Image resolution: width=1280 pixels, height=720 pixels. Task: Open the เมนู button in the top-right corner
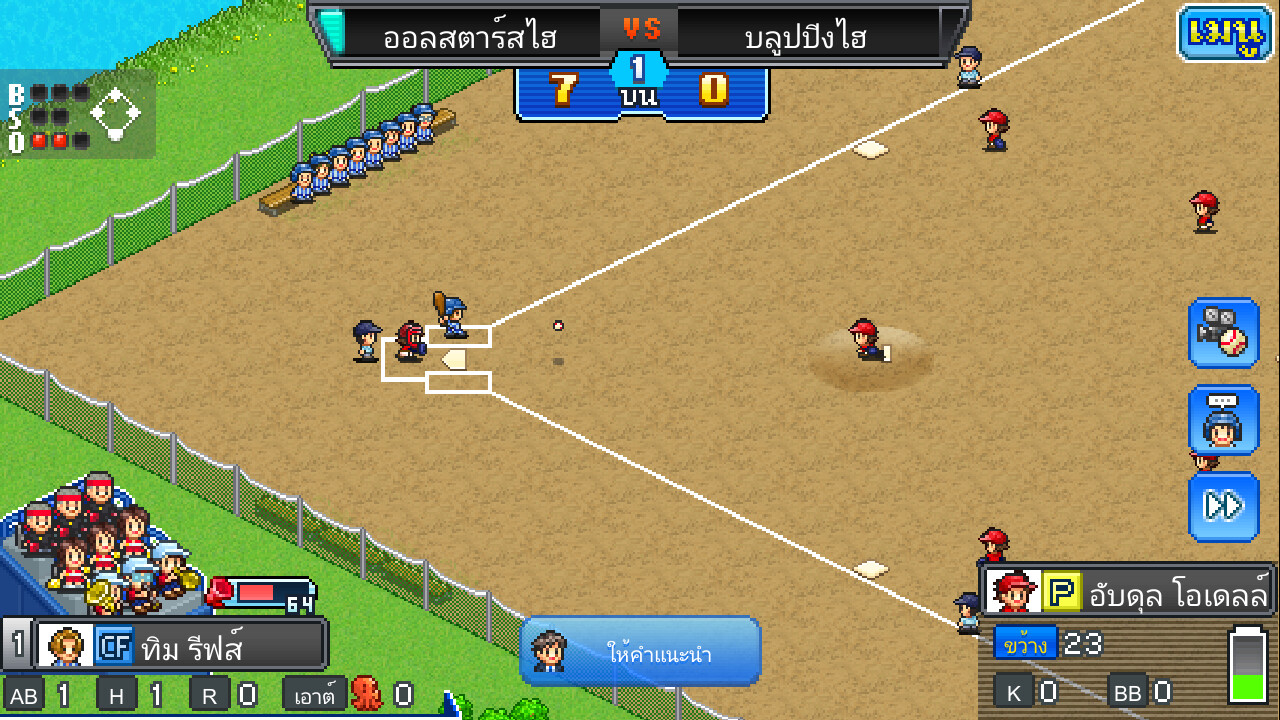[x=1223, y=32]
